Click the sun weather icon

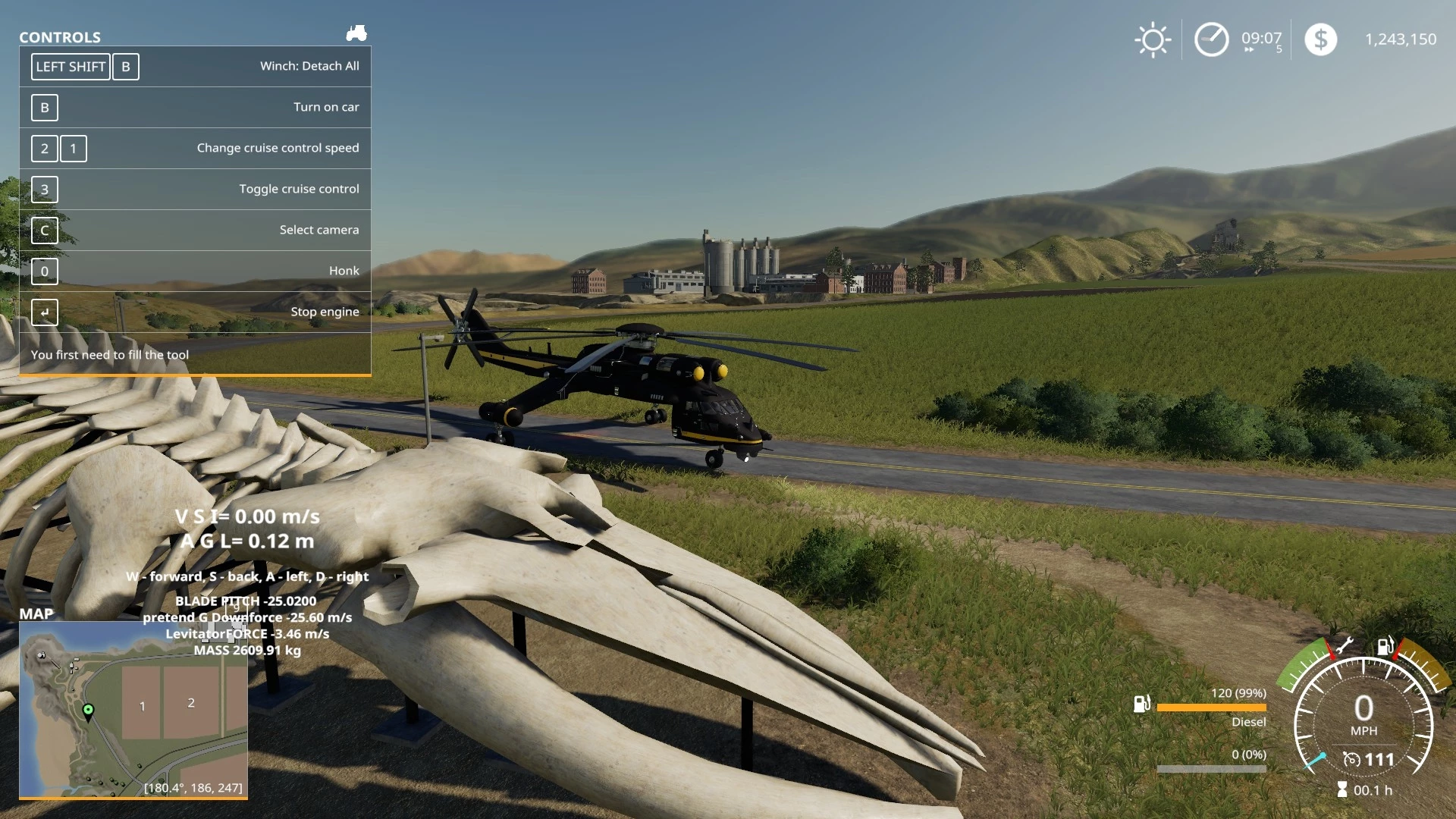[1153, 39]
